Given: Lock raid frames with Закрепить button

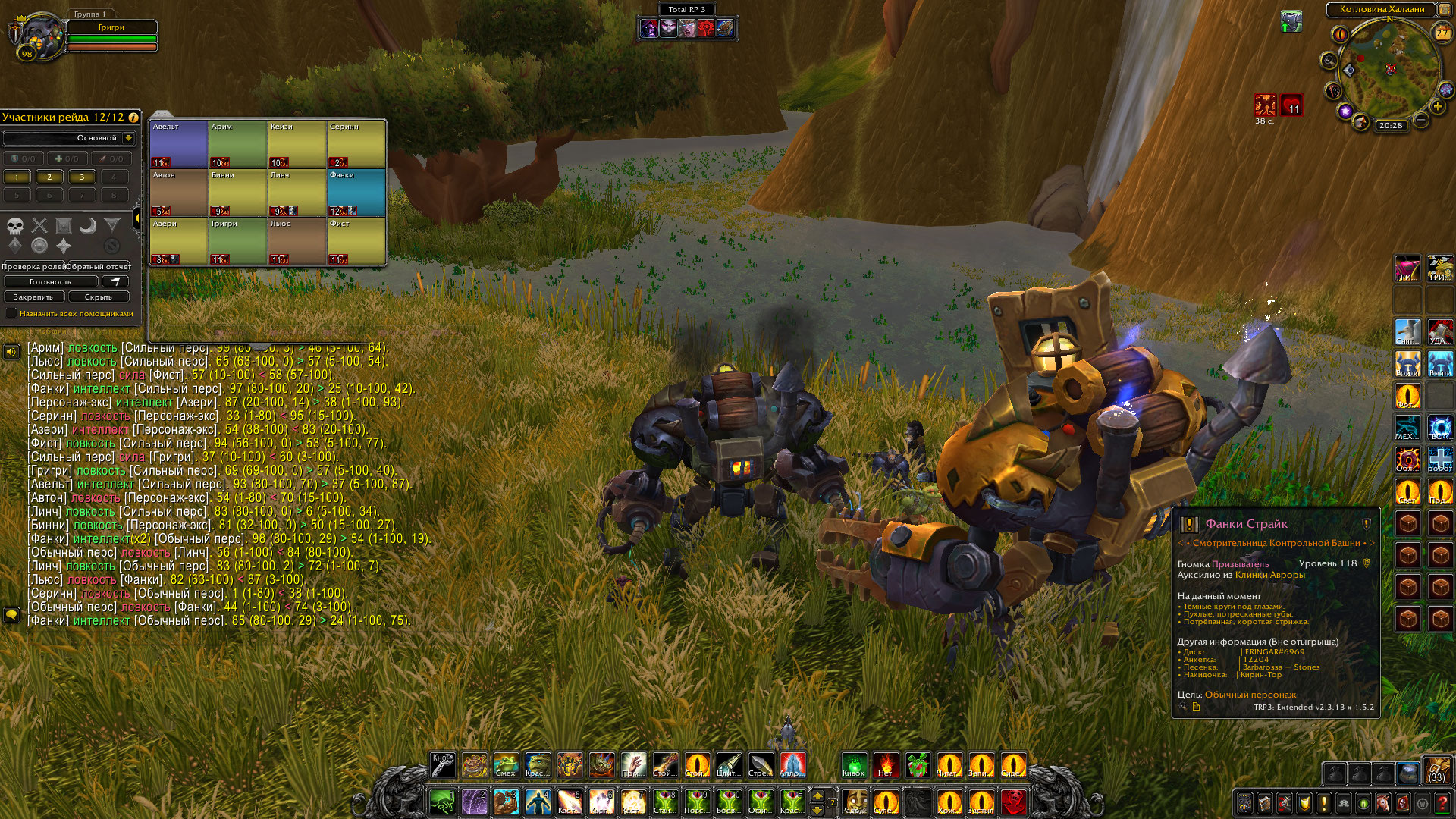Looking at the screenshot, I should coord(33,297).
